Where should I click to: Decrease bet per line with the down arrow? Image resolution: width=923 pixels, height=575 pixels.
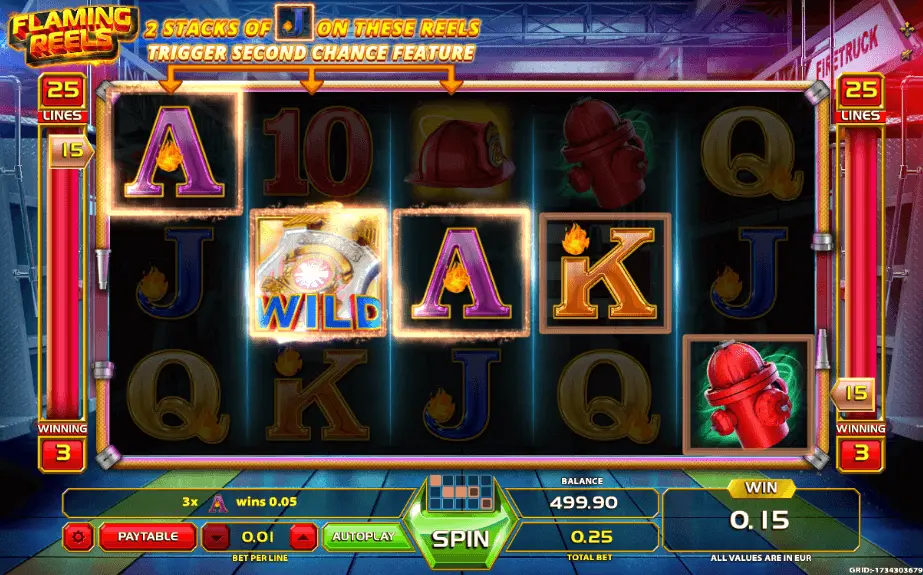(x=216, y=537)
